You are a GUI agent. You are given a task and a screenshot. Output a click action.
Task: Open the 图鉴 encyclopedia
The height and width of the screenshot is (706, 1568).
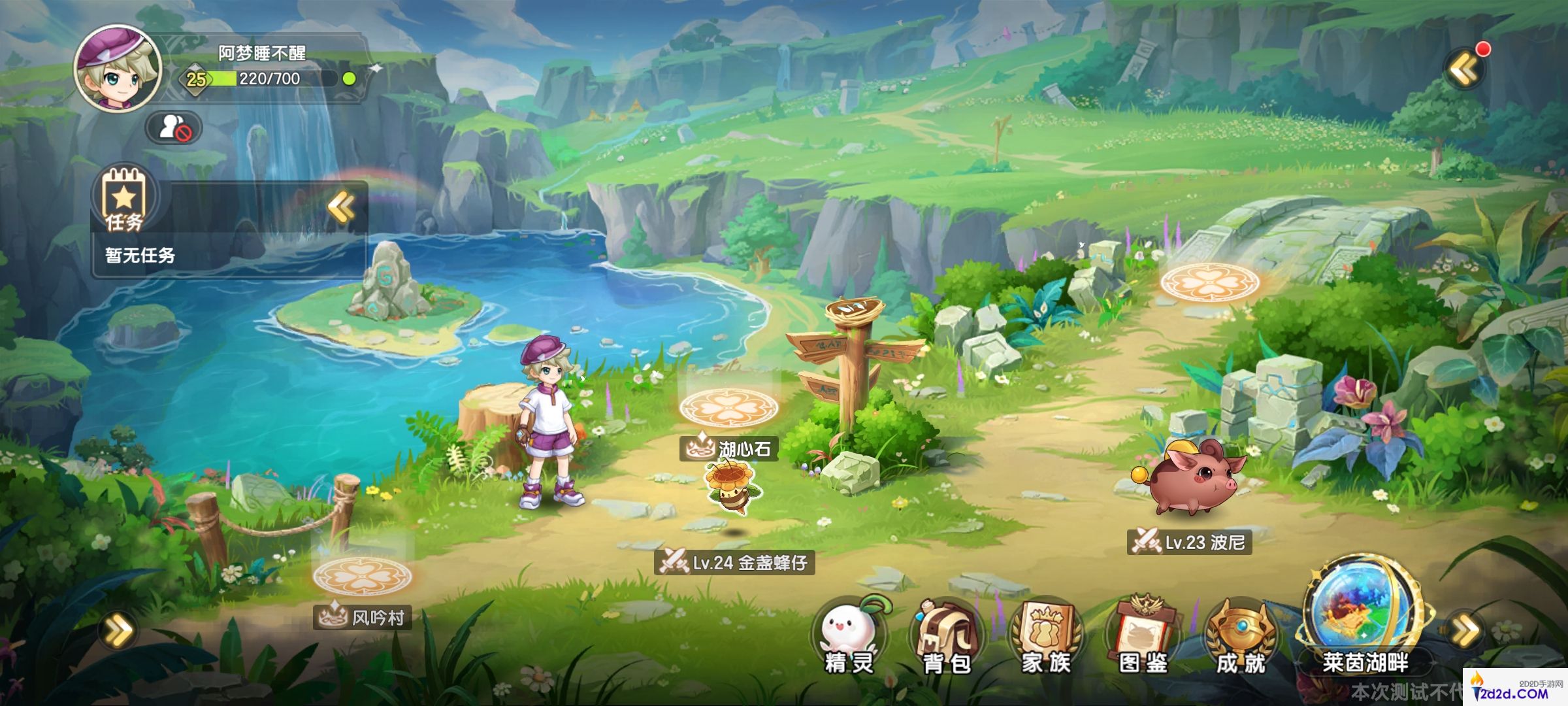click(x=1143, y=635)
